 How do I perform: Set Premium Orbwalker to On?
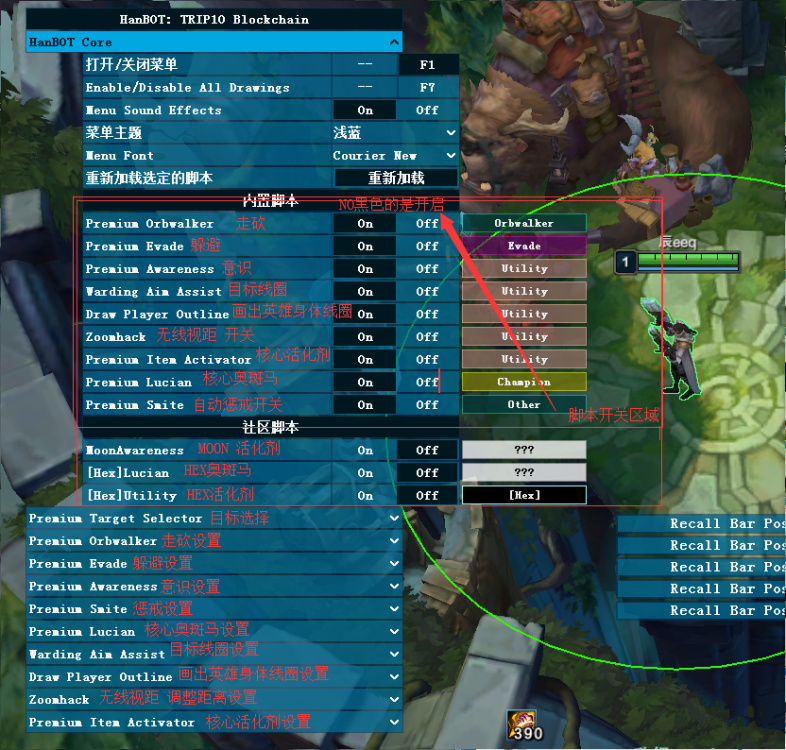pos(365,224)
